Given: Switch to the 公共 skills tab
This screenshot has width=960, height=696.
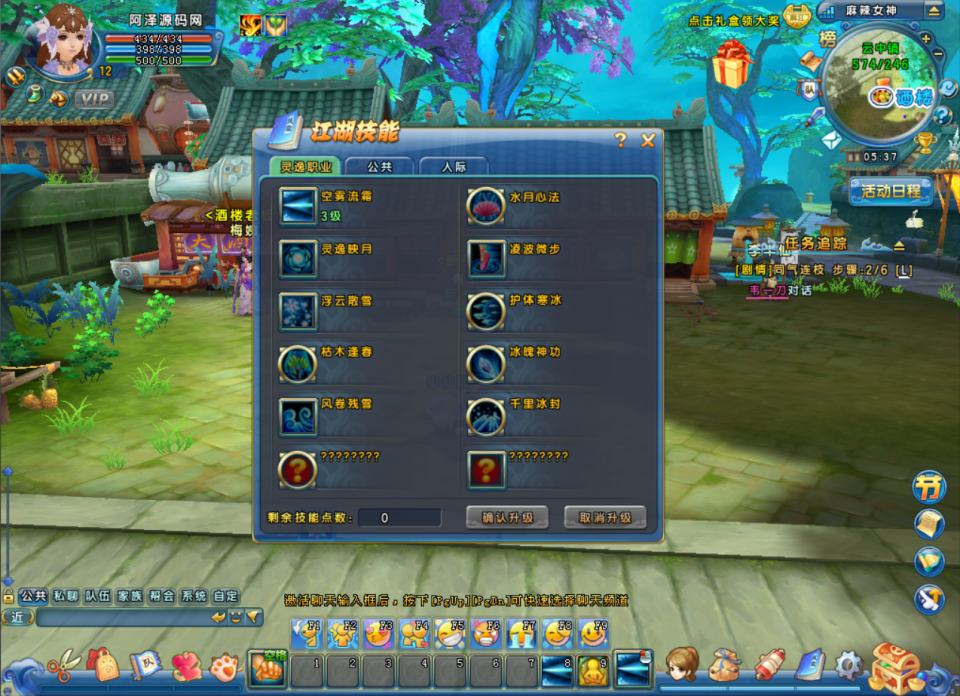Looking at the screenshot, I should 379,167.
